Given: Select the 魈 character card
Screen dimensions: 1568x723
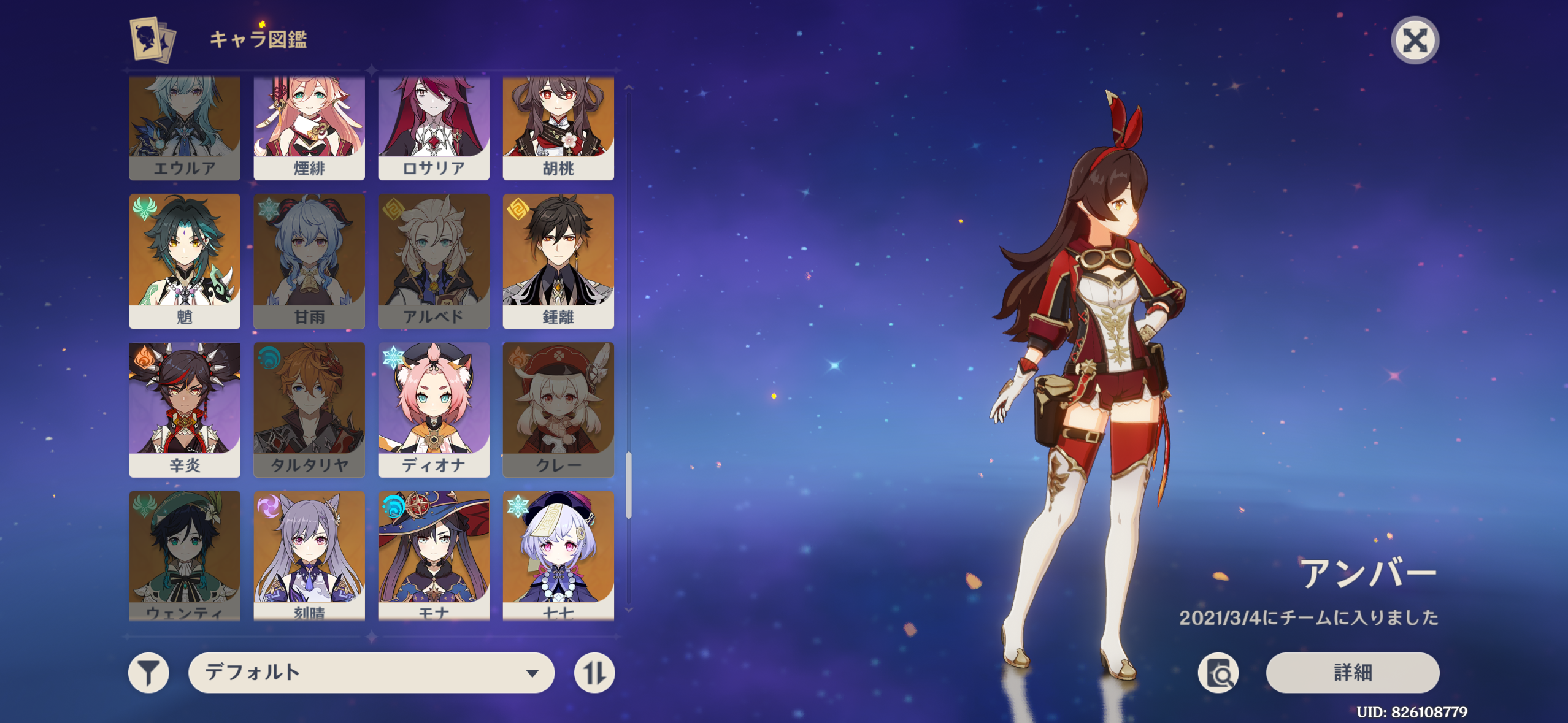Looking at the screenshot, I should click(x=185, y=261).
